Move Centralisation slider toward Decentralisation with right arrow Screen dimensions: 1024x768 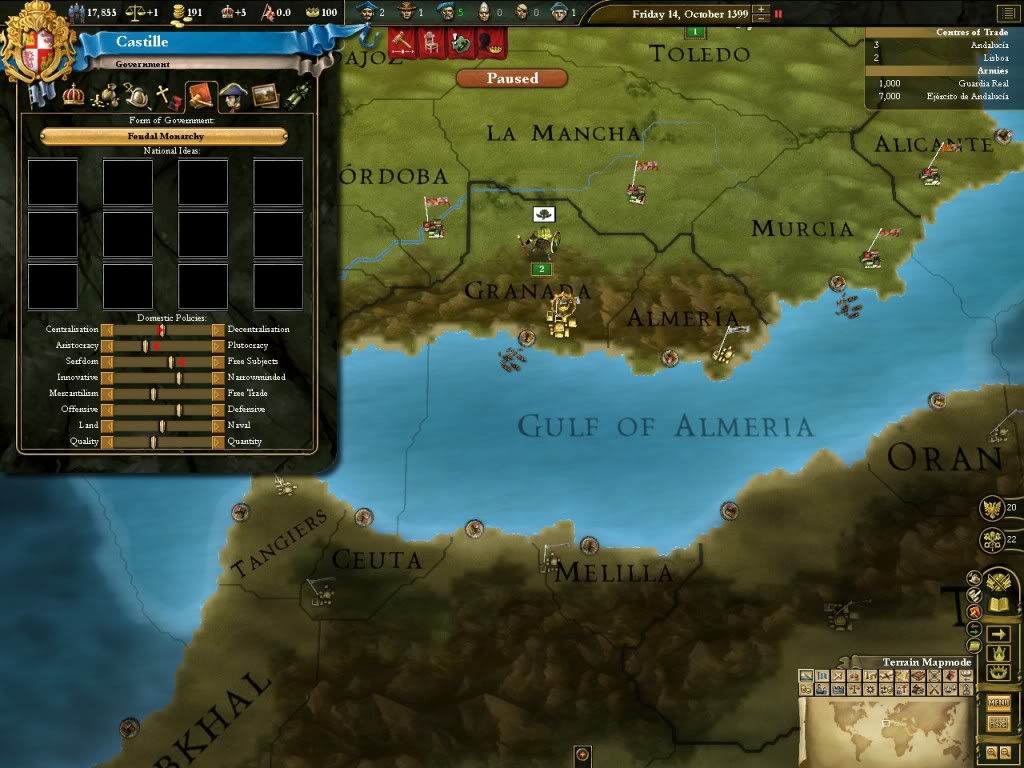pos(218,329)
